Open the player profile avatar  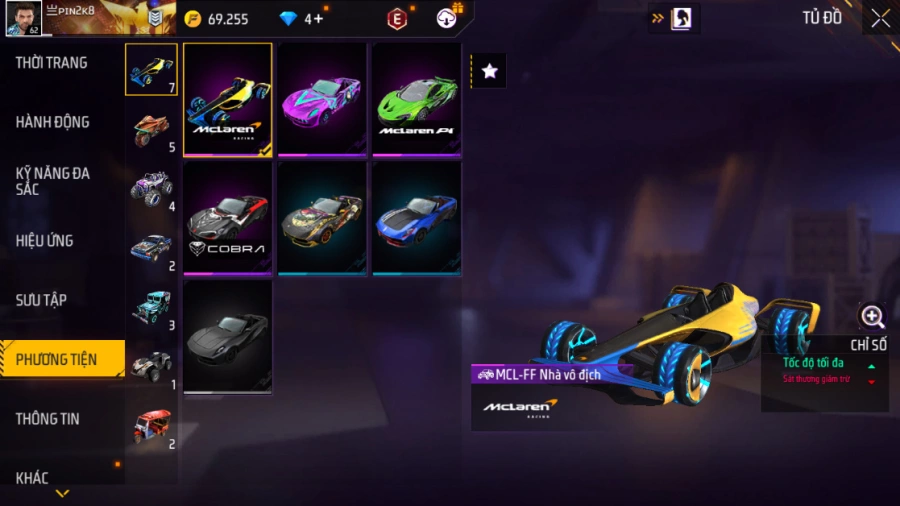pos(24,18)
